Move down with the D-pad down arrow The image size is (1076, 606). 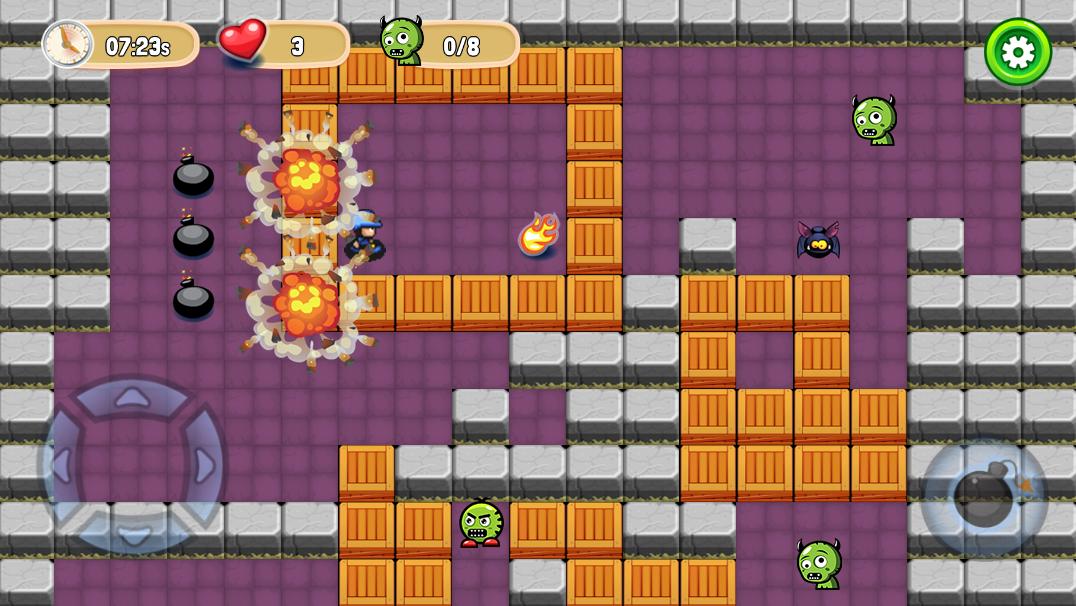[132, 534]
